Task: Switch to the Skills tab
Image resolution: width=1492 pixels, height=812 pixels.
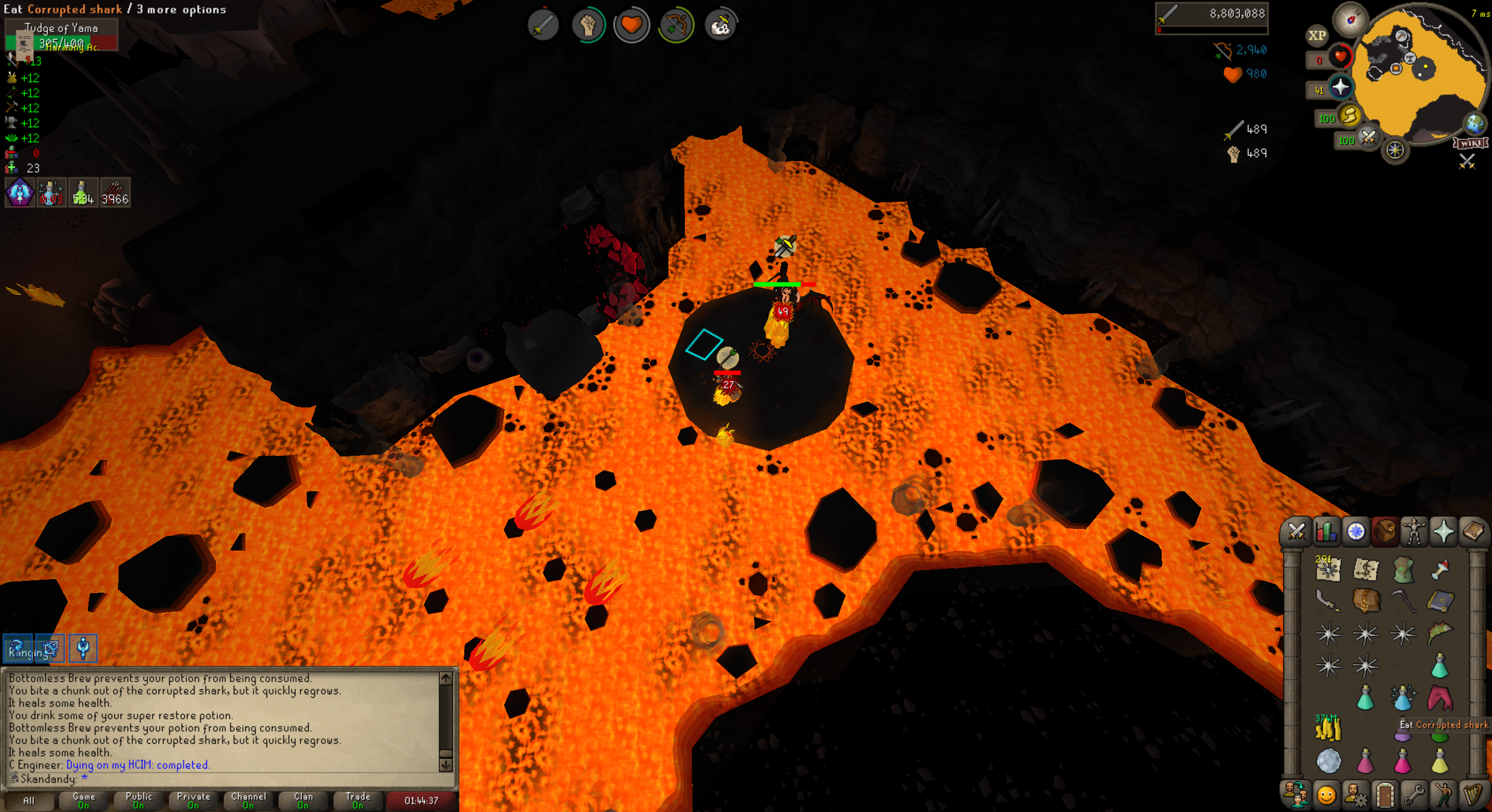Action: coord(1326,532)
